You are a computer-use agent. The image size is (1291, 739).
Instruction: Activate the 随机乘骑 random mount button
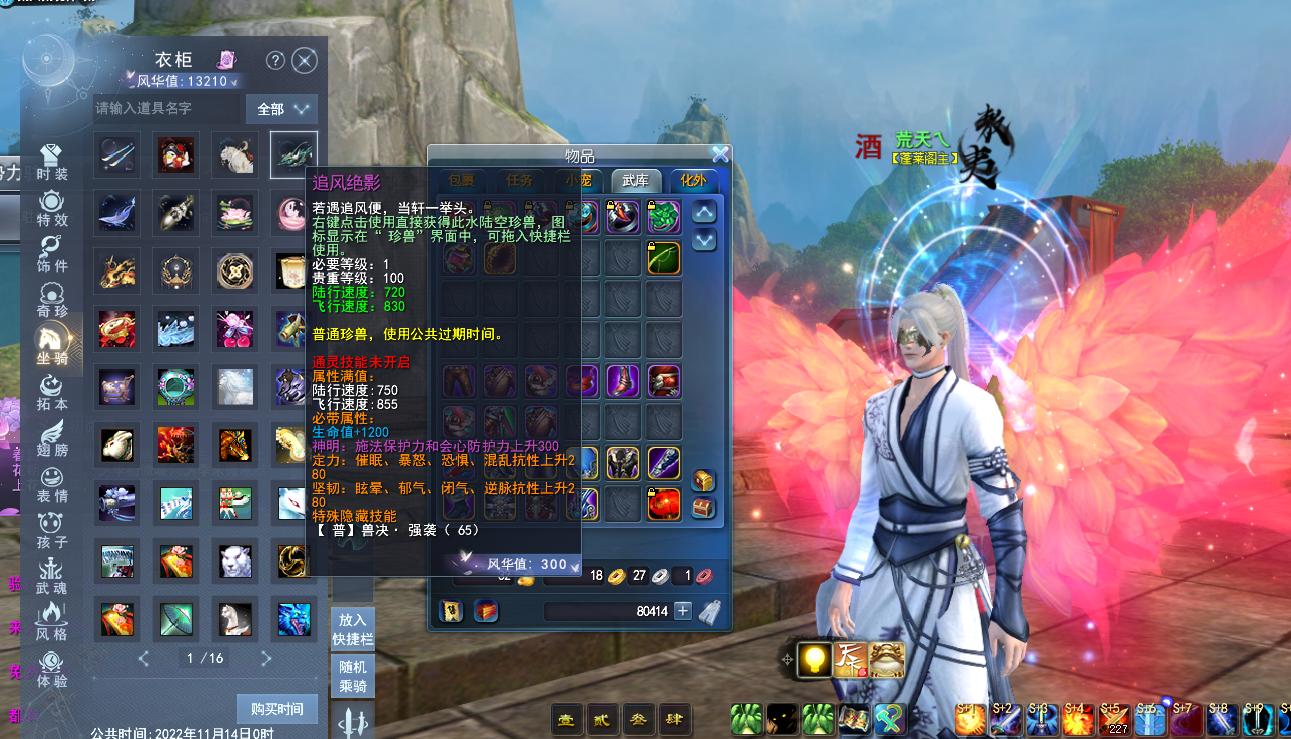[x=353, y=677]
